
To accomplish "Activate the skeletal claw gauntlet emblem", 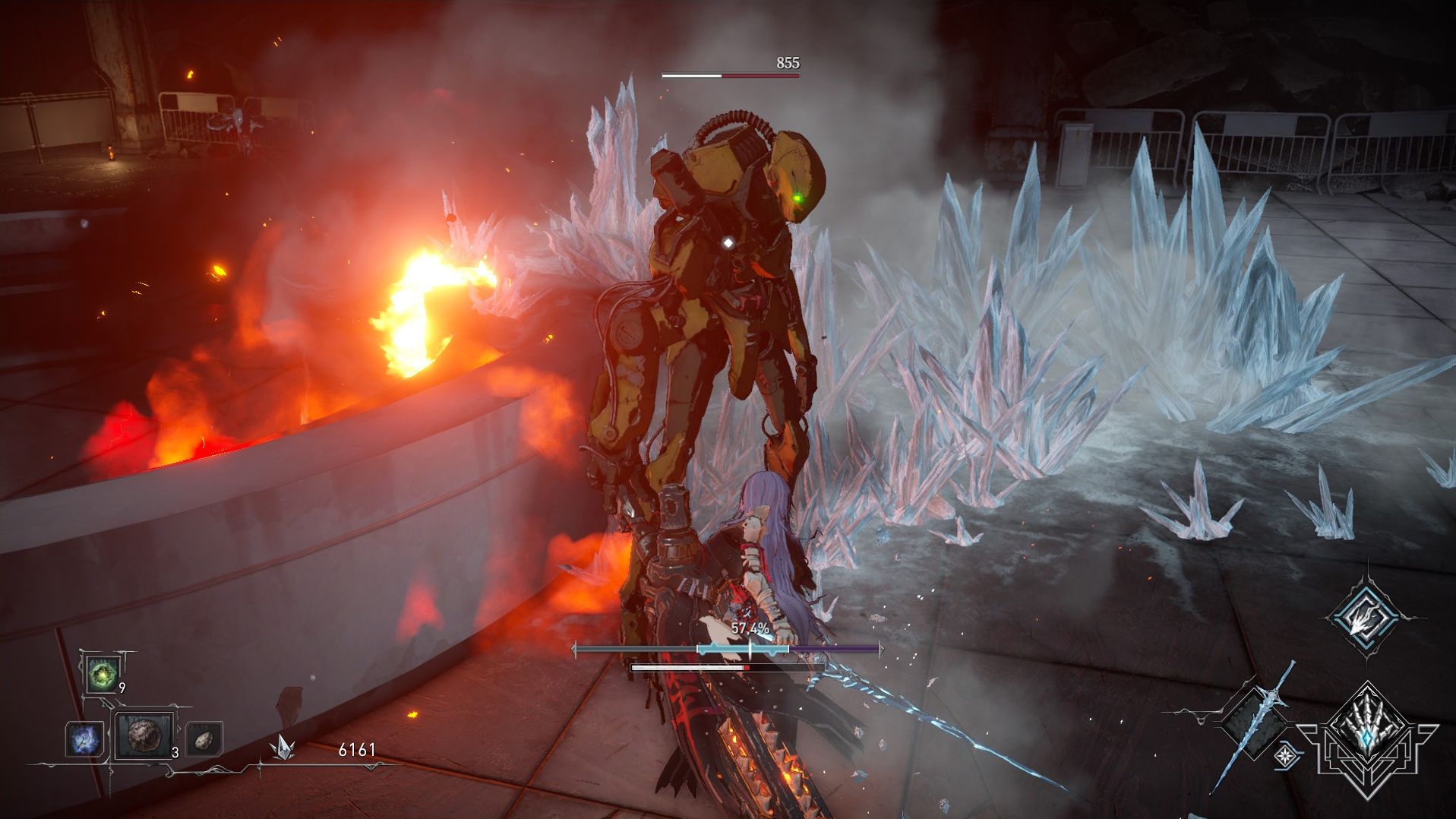I will (x=1367, y=731).
